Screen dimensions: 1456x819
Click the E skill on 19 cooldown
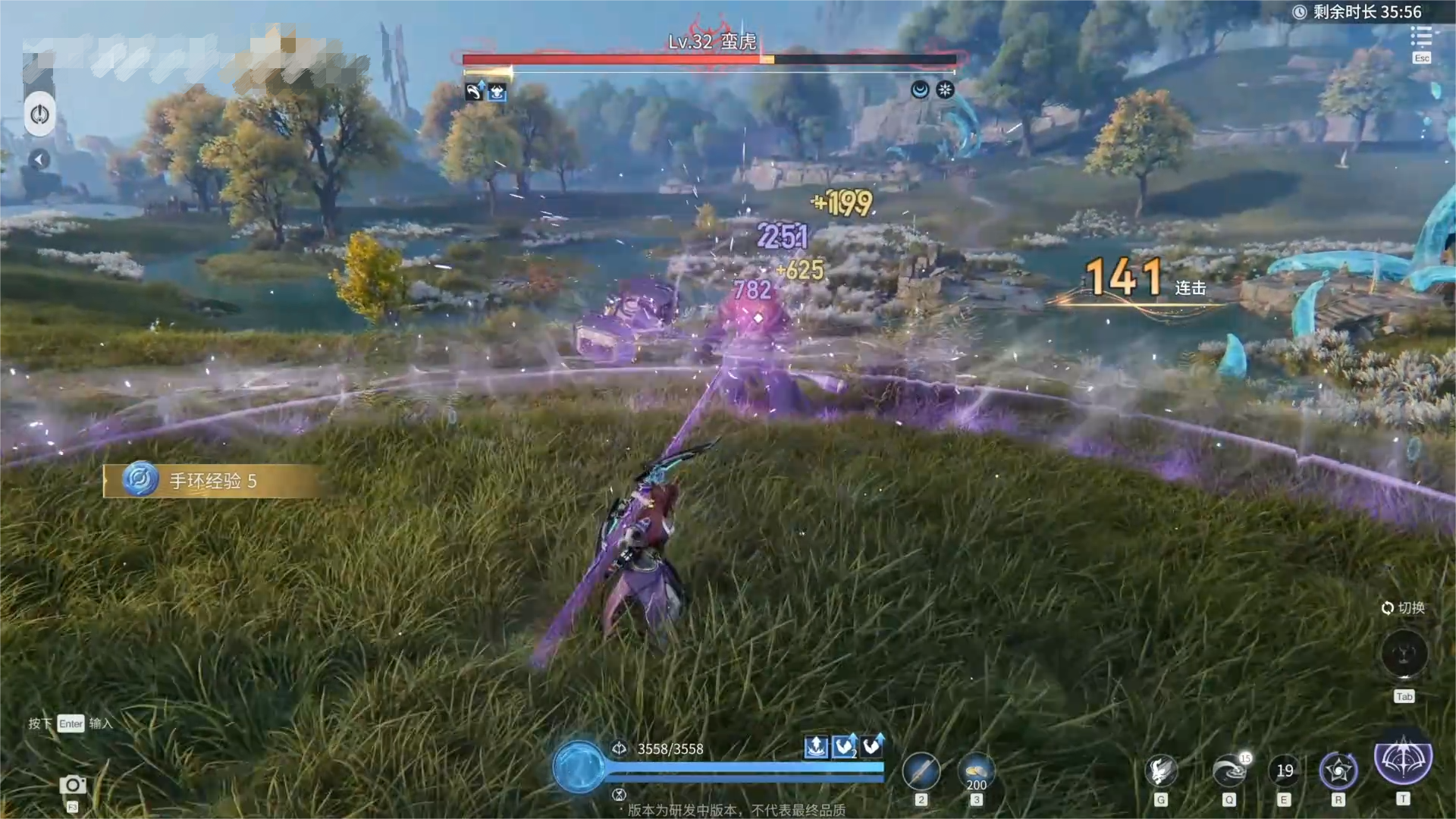coord(1284,771)
